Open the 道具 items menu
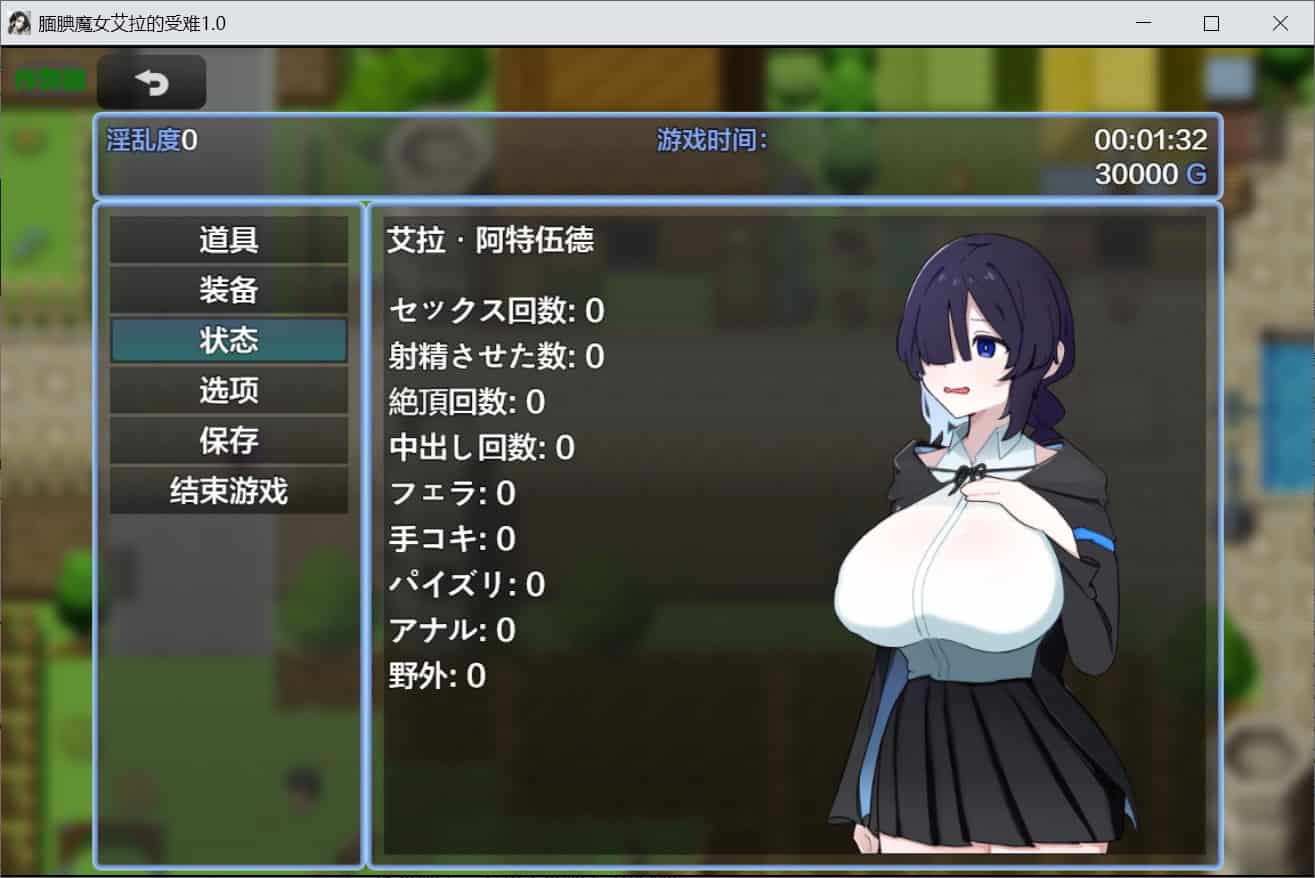The width and height of the screenshot is (1315, 878). coord(229,240)
